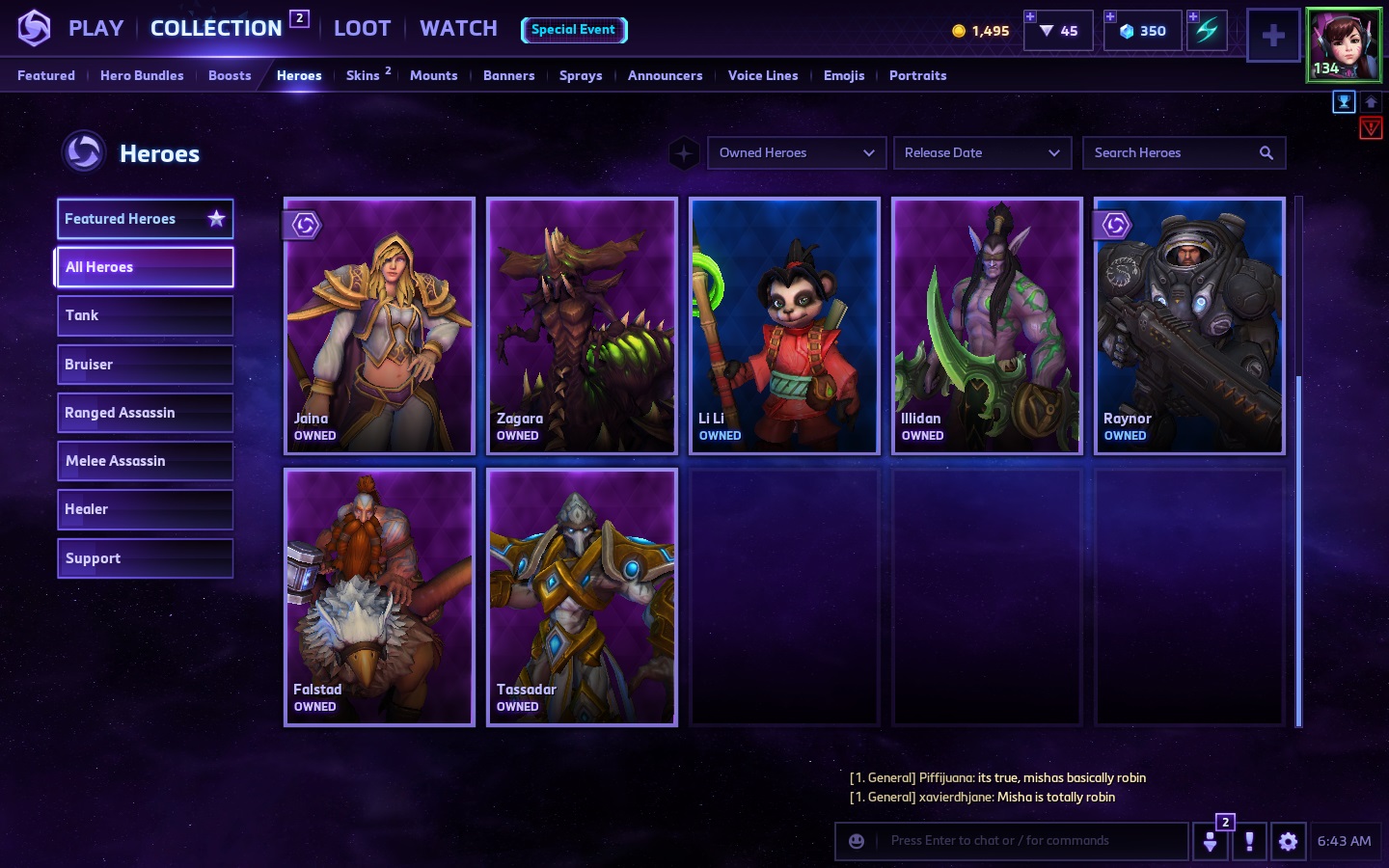This screenshot has width=1389, height=868.
Task: Choose the Illidan hero card
Action: point(987,326)
